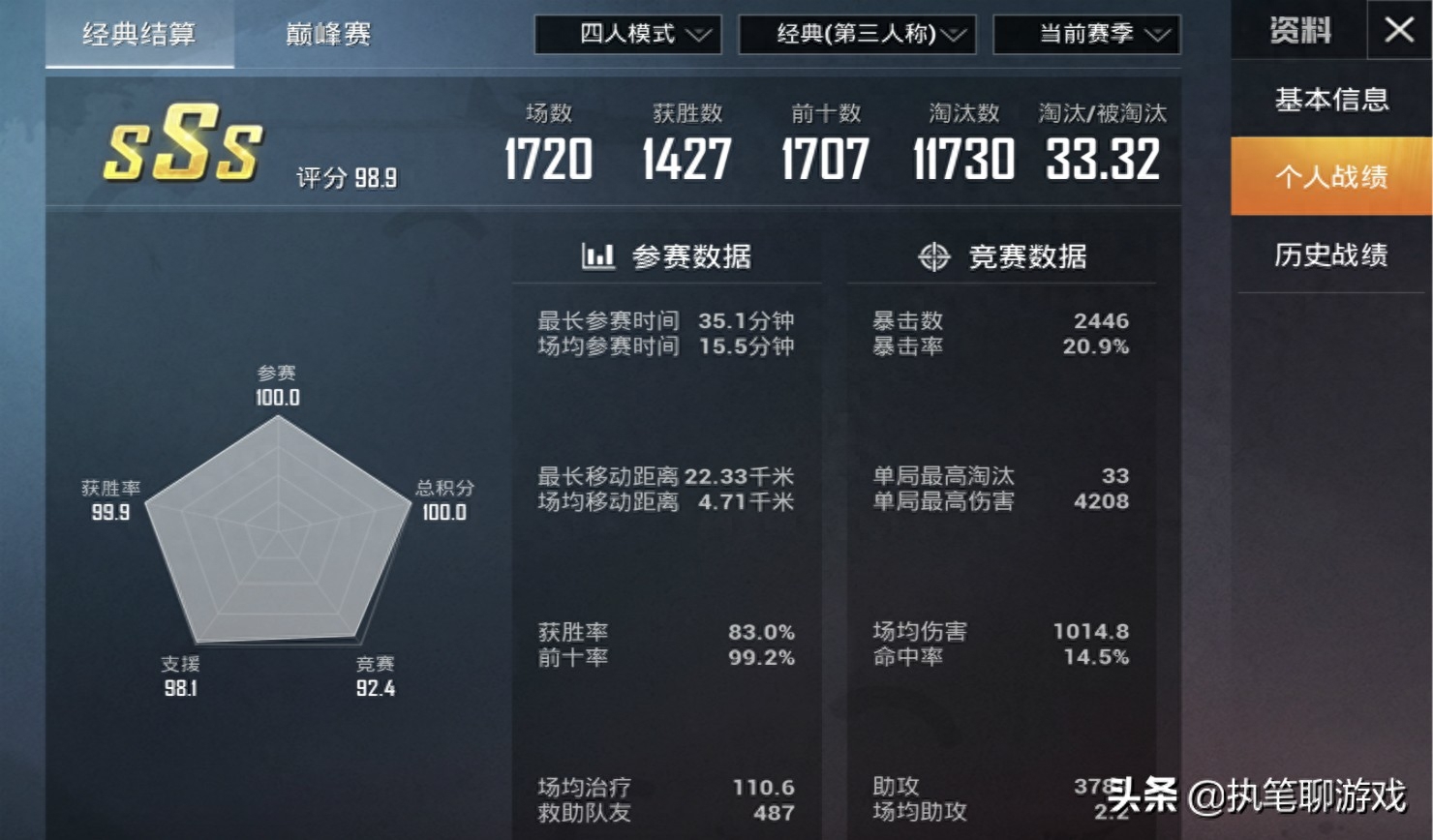Click the crosshair icon beside 竞赛数据
Screen dimensions: 1433x840
[x=932, y=256]
